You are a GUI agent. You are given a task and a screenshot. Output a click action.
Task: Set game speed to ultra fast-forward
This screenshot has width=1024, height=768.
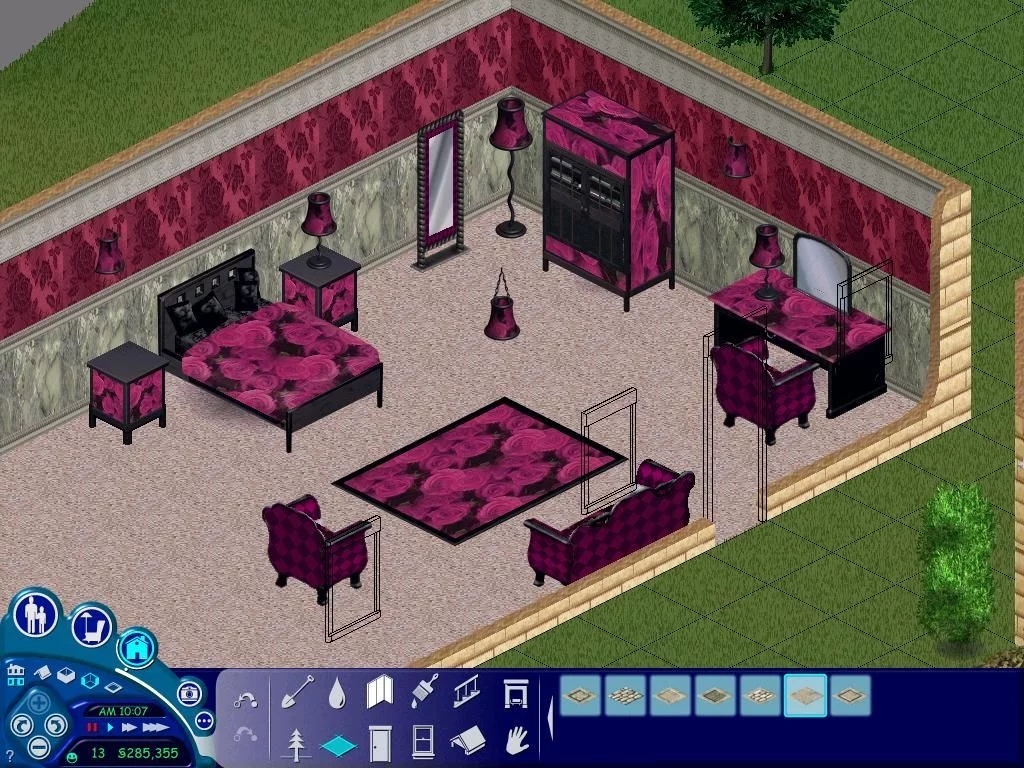coord(155,727)
